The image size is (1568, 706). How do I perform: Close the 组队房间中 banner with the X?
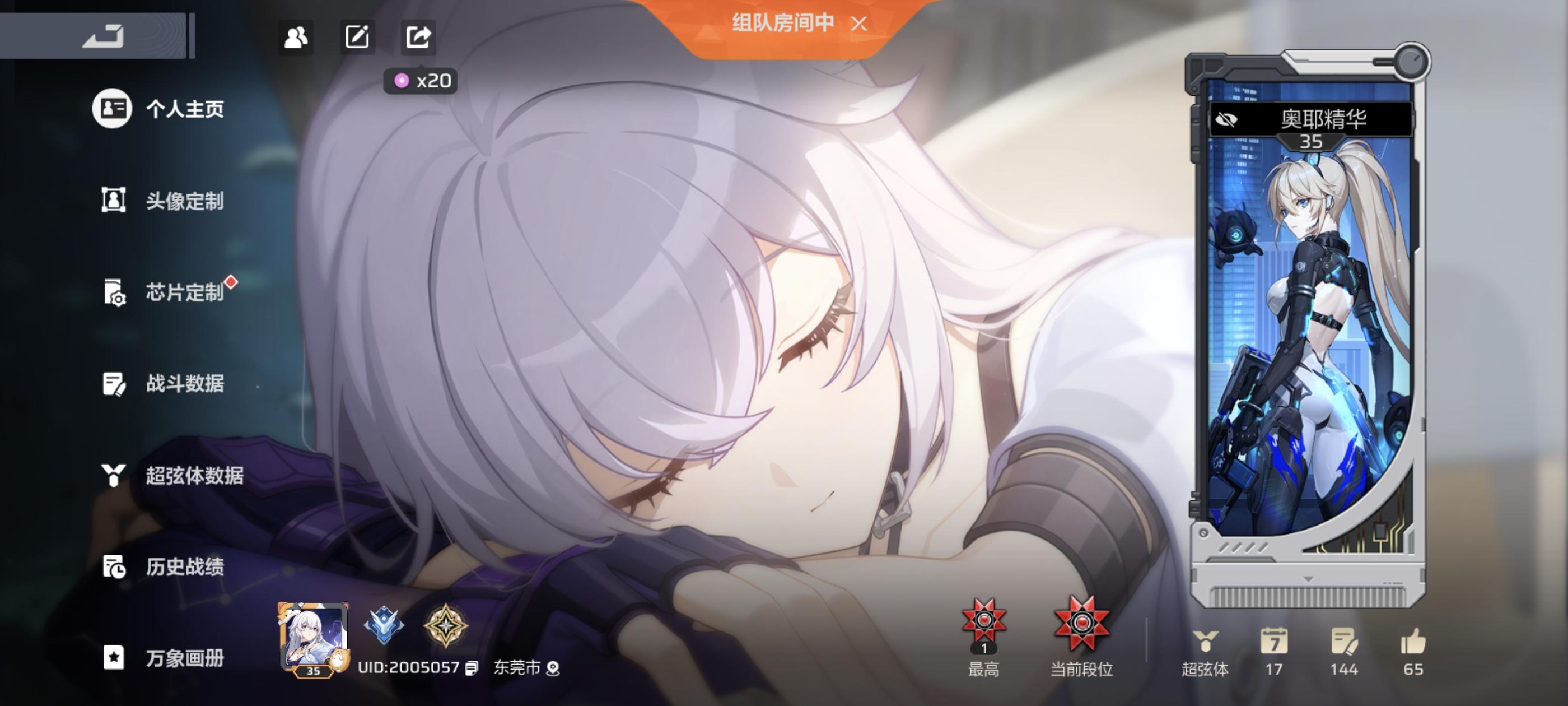(858, 24)
